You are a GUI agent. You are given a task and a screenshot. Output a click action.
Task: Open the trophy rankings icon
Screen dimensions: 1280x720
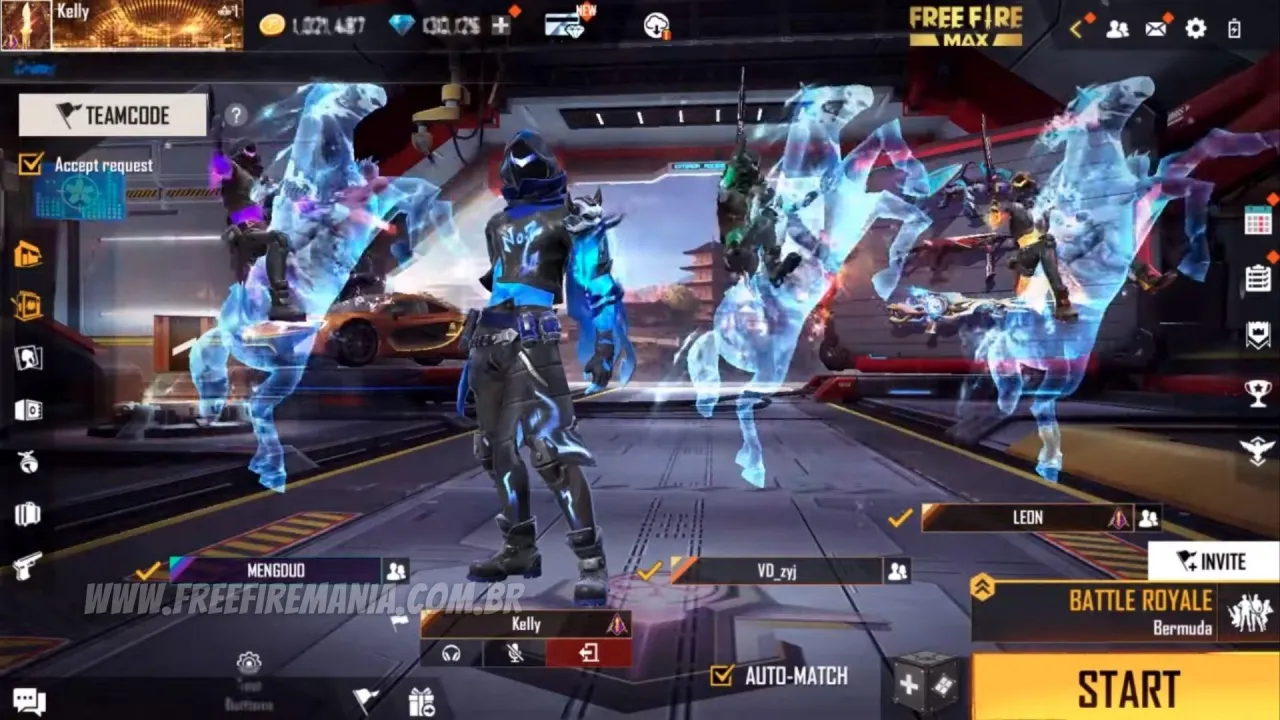coord(1257,393)
